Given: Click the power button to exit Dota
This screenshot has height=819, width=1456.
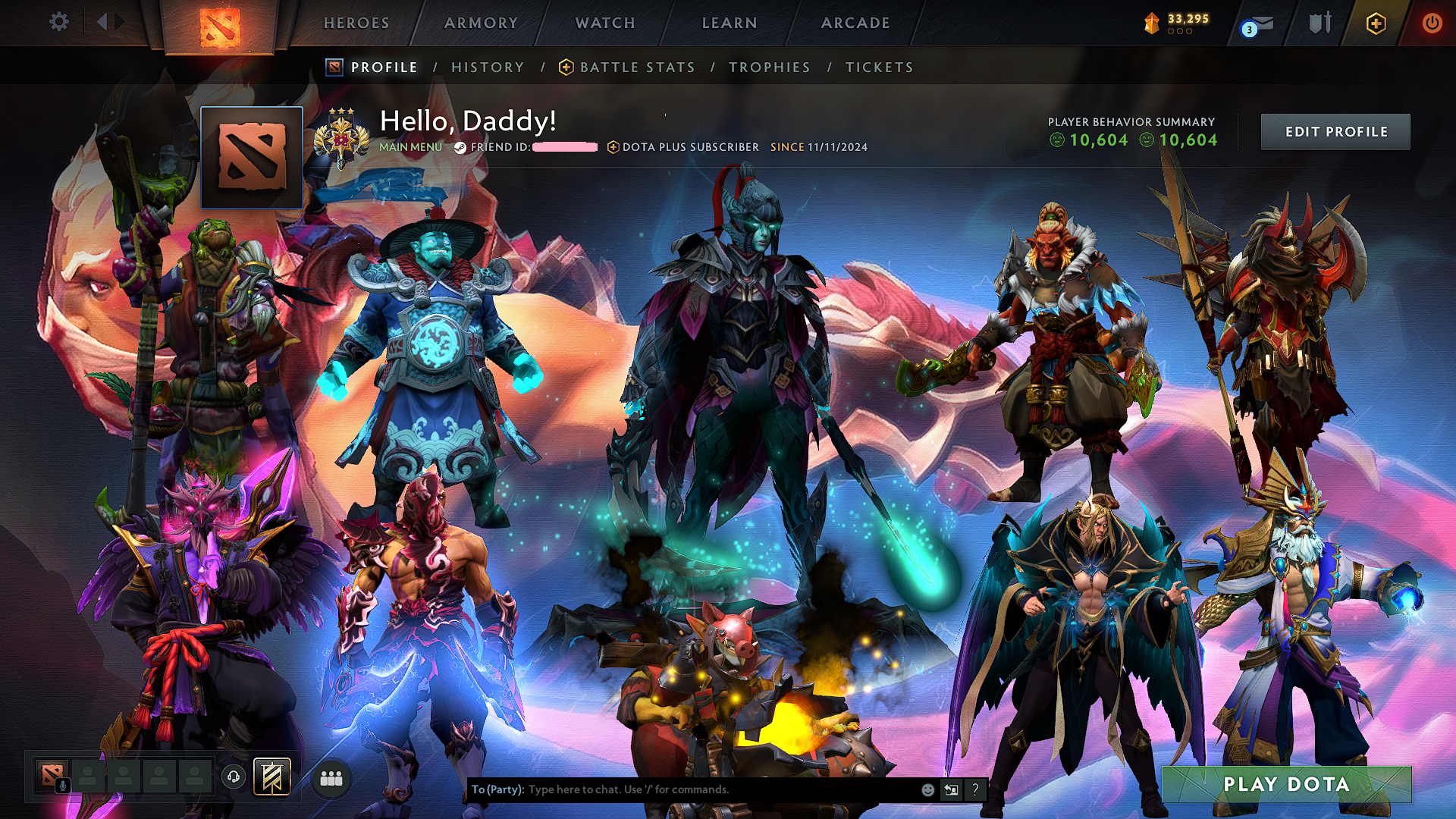Looking at the screenshot, I should coord(1432,22).
